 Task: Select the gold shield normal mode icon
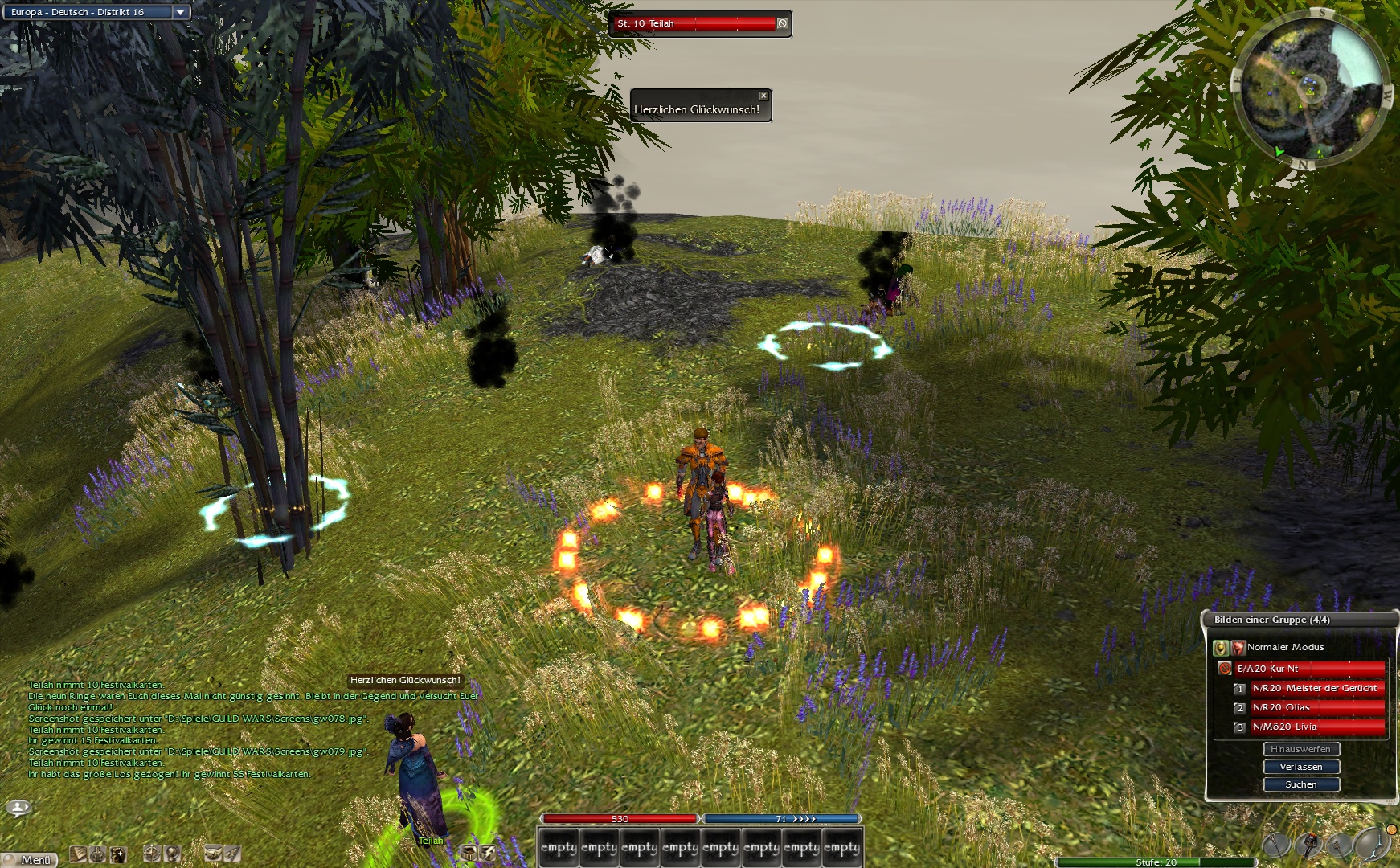click(1221, 647)
